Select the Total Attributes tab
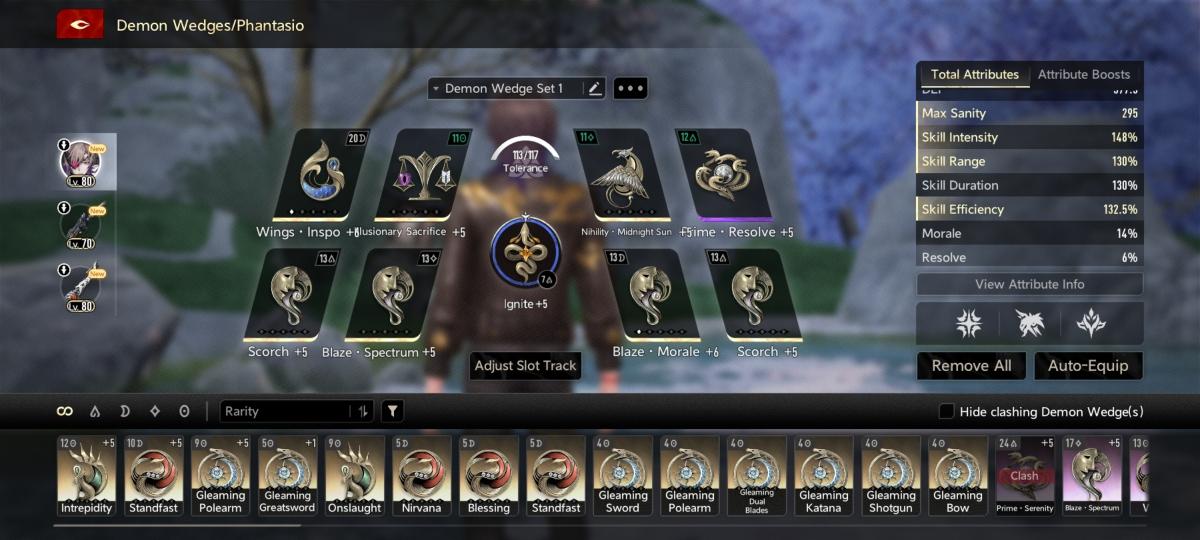The image size is (1200, 540). coord(974,75)
